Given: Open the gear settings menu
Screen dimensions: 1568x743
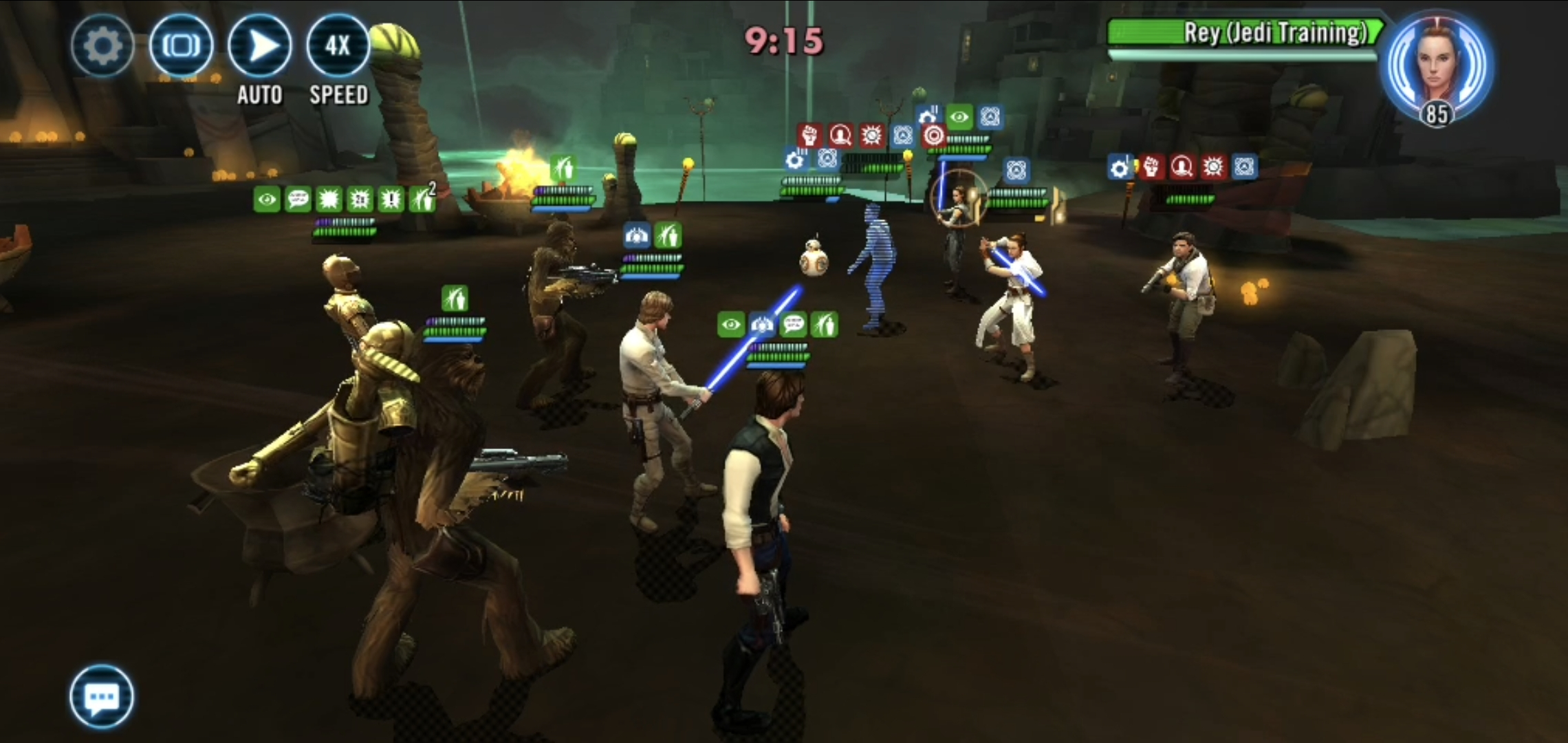Looking at the screenshot, I should coord(102,45).
